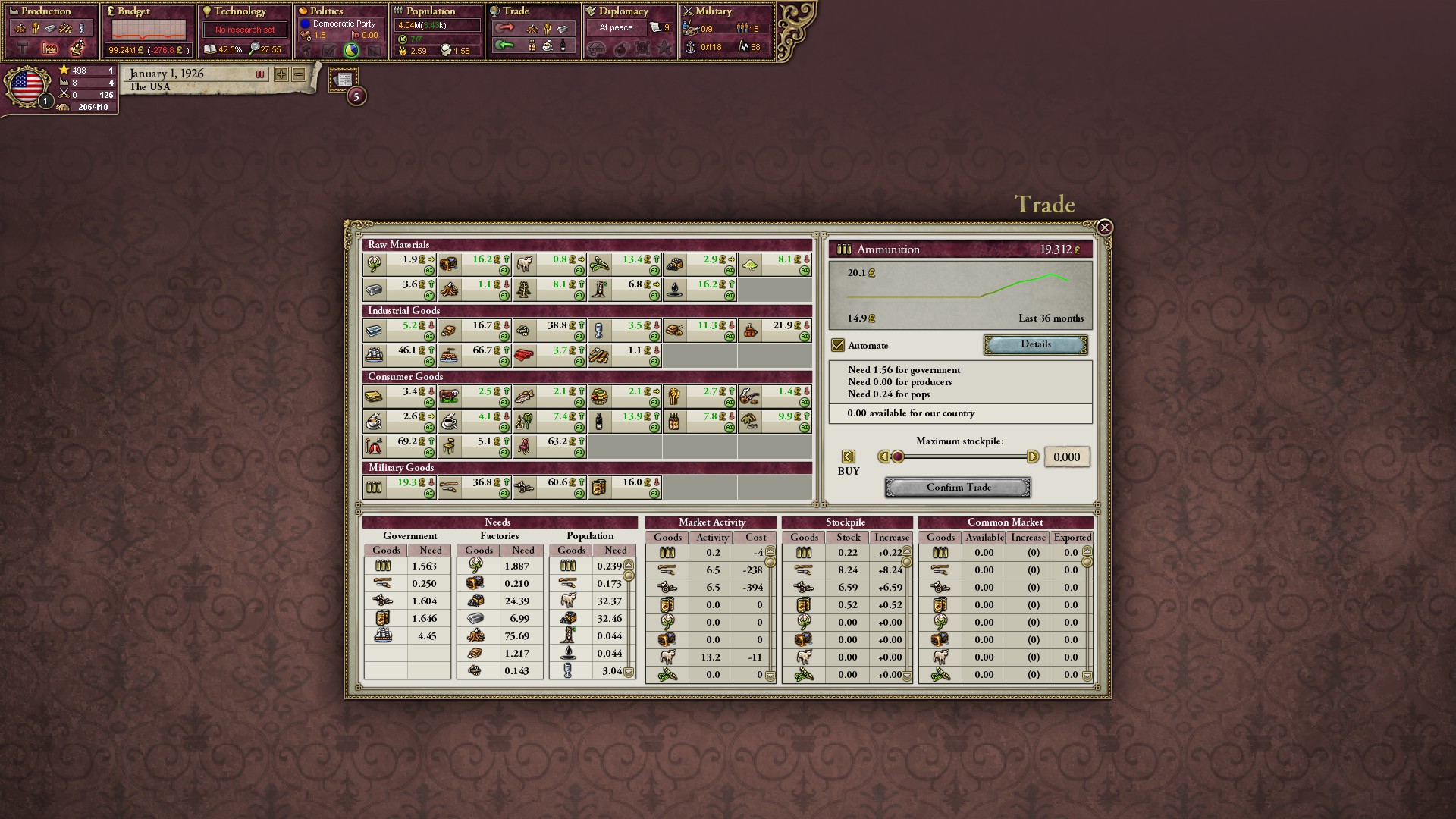This screenshot has height=819, width=1456.
Task: Click the Clipper Ships icon in Industrial Goods
Action: [x=375, y=354]
